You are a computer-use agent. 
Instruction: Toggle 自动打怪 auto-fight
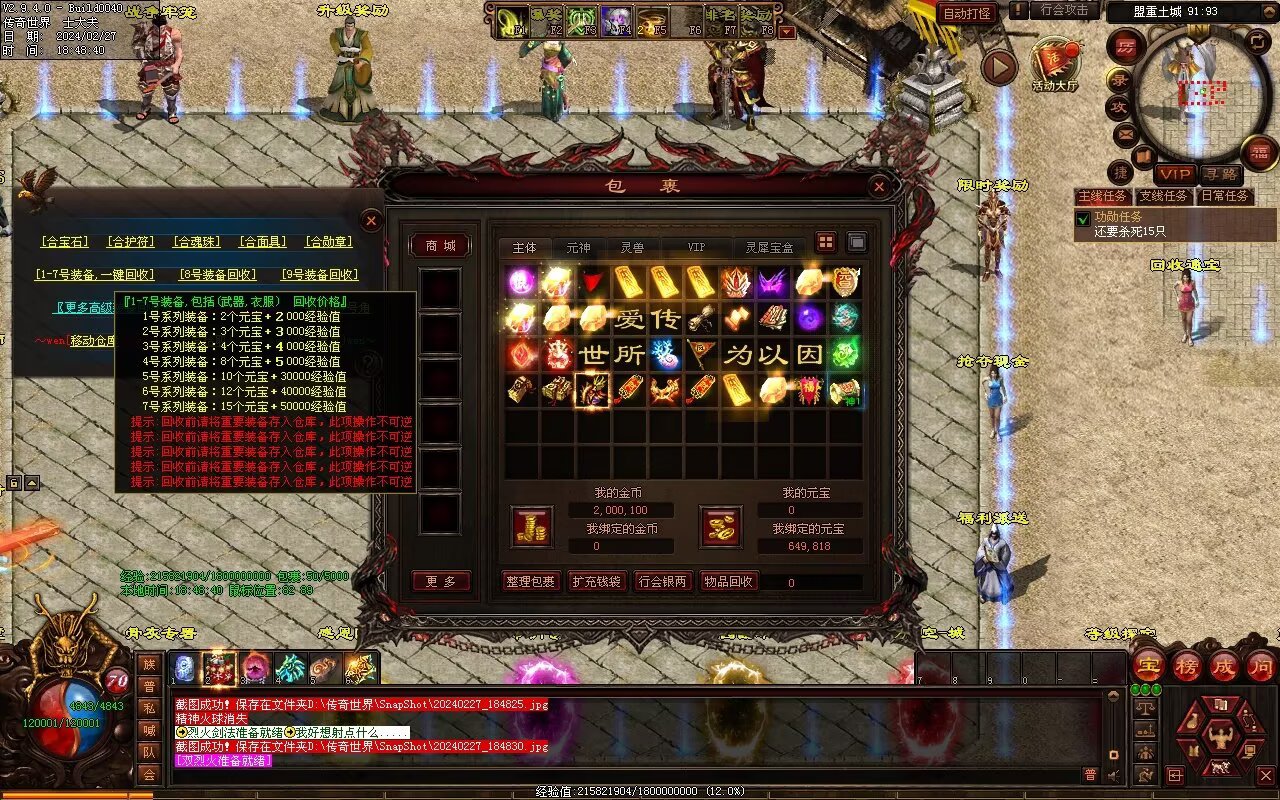967,13
